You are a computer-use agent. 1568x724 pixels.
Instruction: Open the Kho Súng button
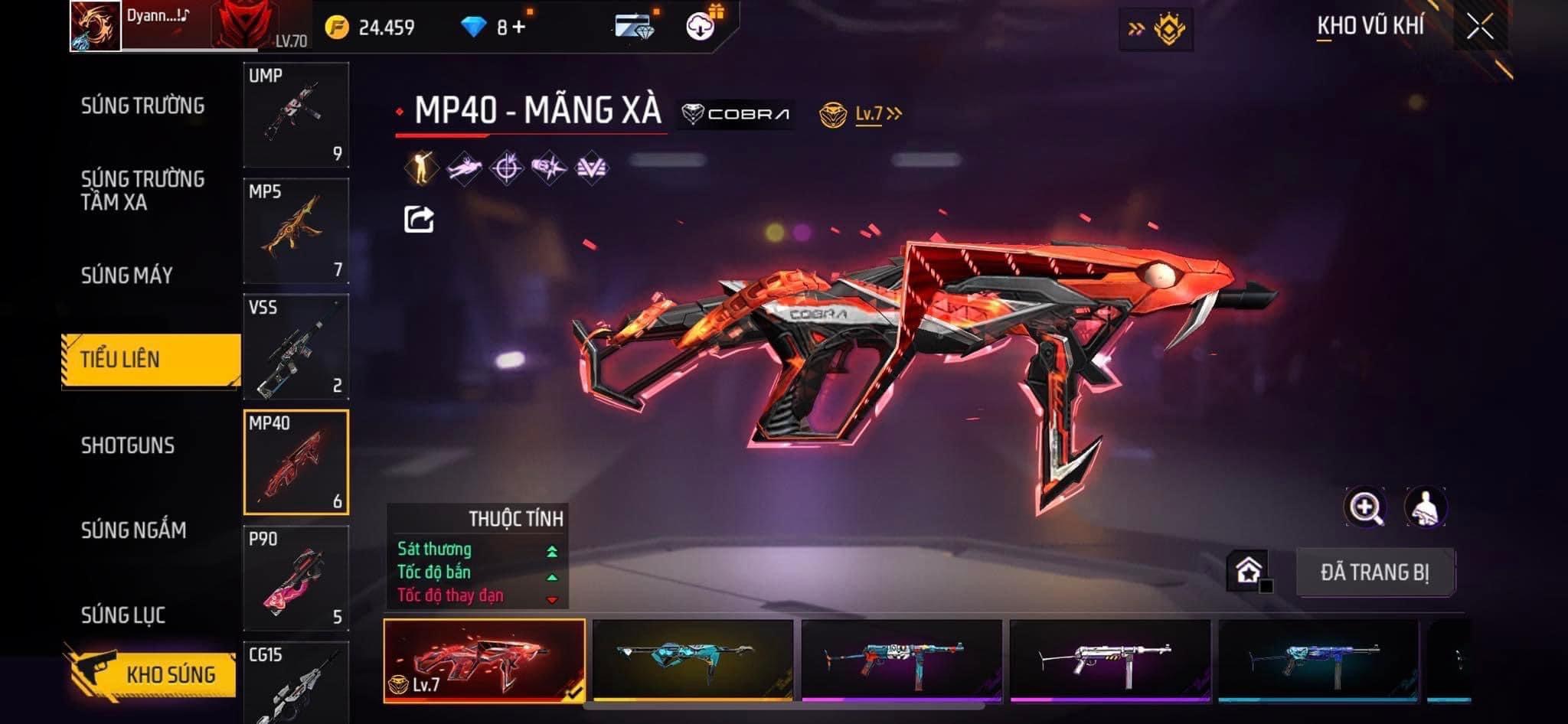point(153,673)
